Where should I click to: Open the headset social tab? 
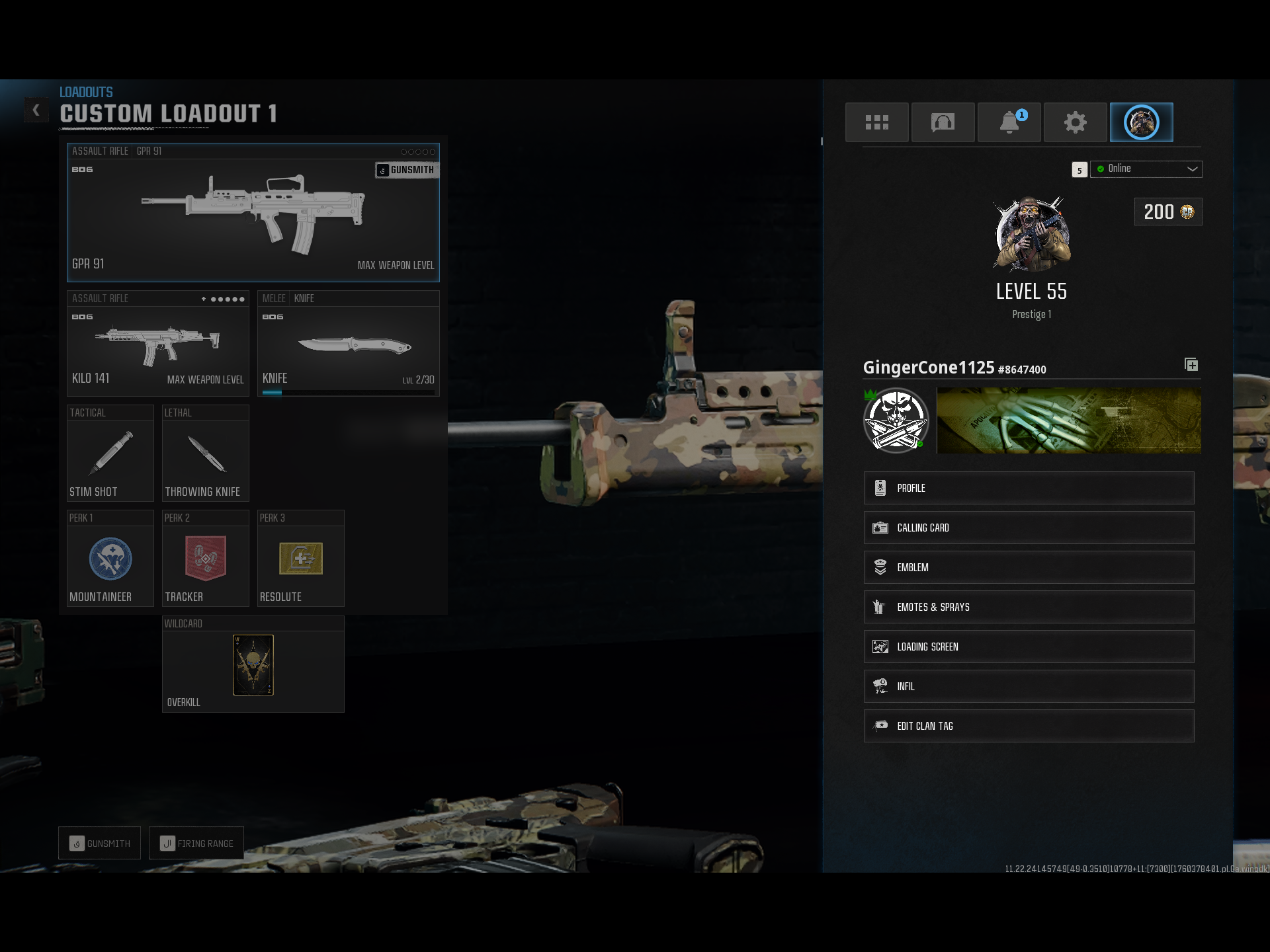click(x=943, y=122)
